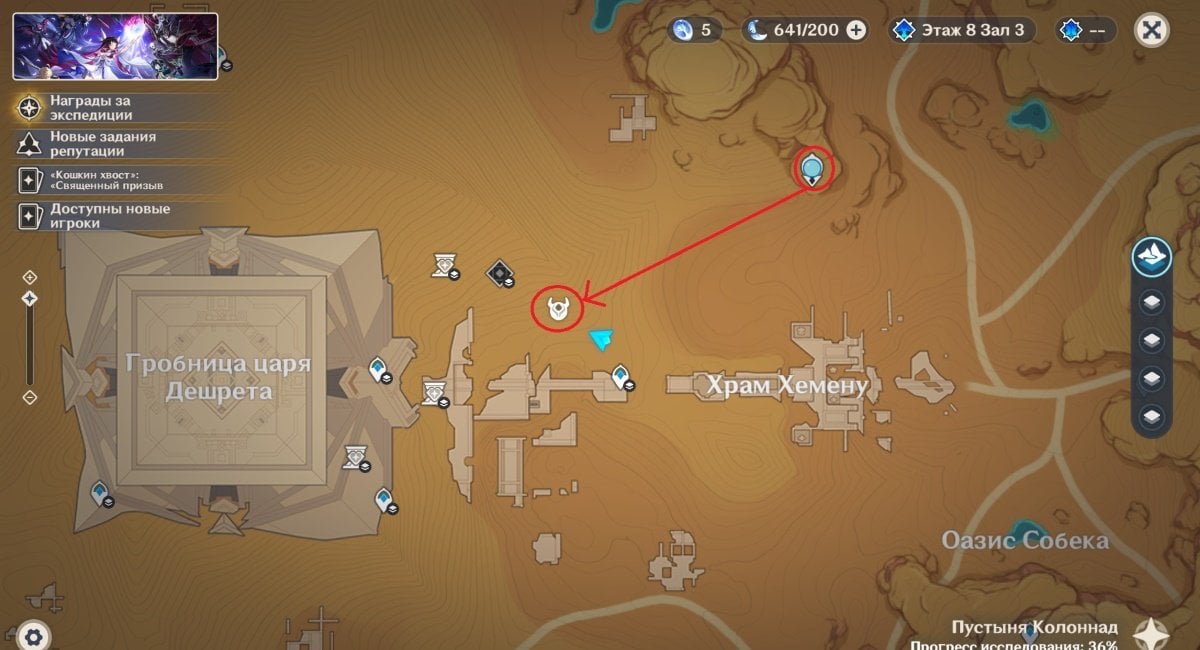The width and height of the screenshot is (1200, 650).
Task: Click the dark diamond marker near the boss
Action: 499,272
